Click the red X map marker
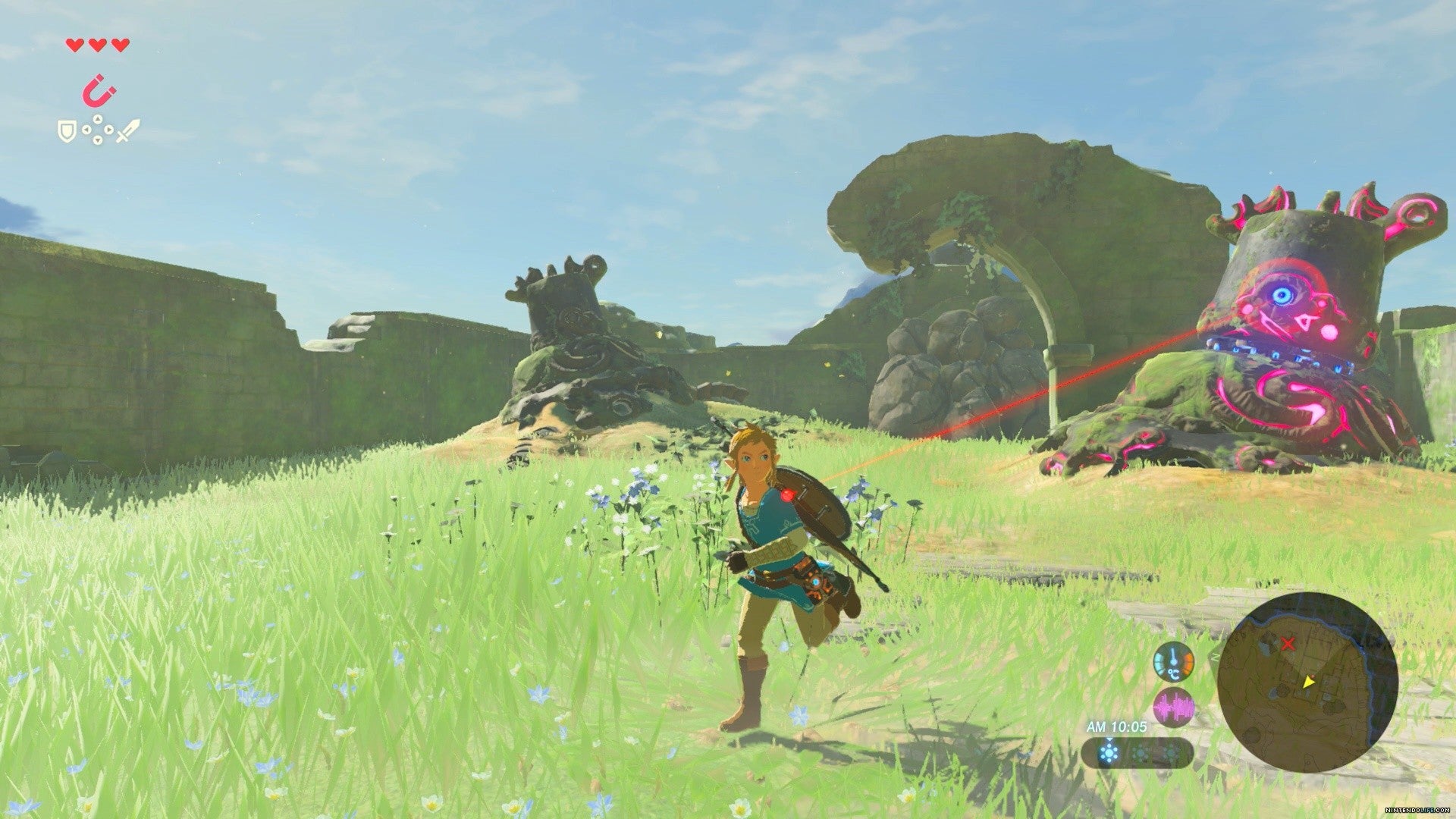The image size is (1456, 819). point(1288,644)
